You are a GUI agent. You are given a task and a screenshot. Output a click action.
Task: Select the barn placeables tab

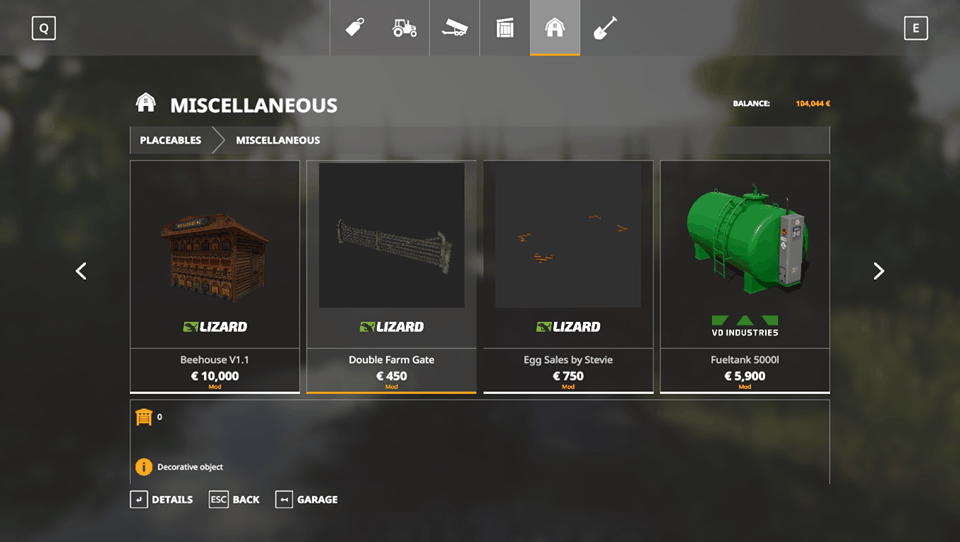tap(555, 28)
